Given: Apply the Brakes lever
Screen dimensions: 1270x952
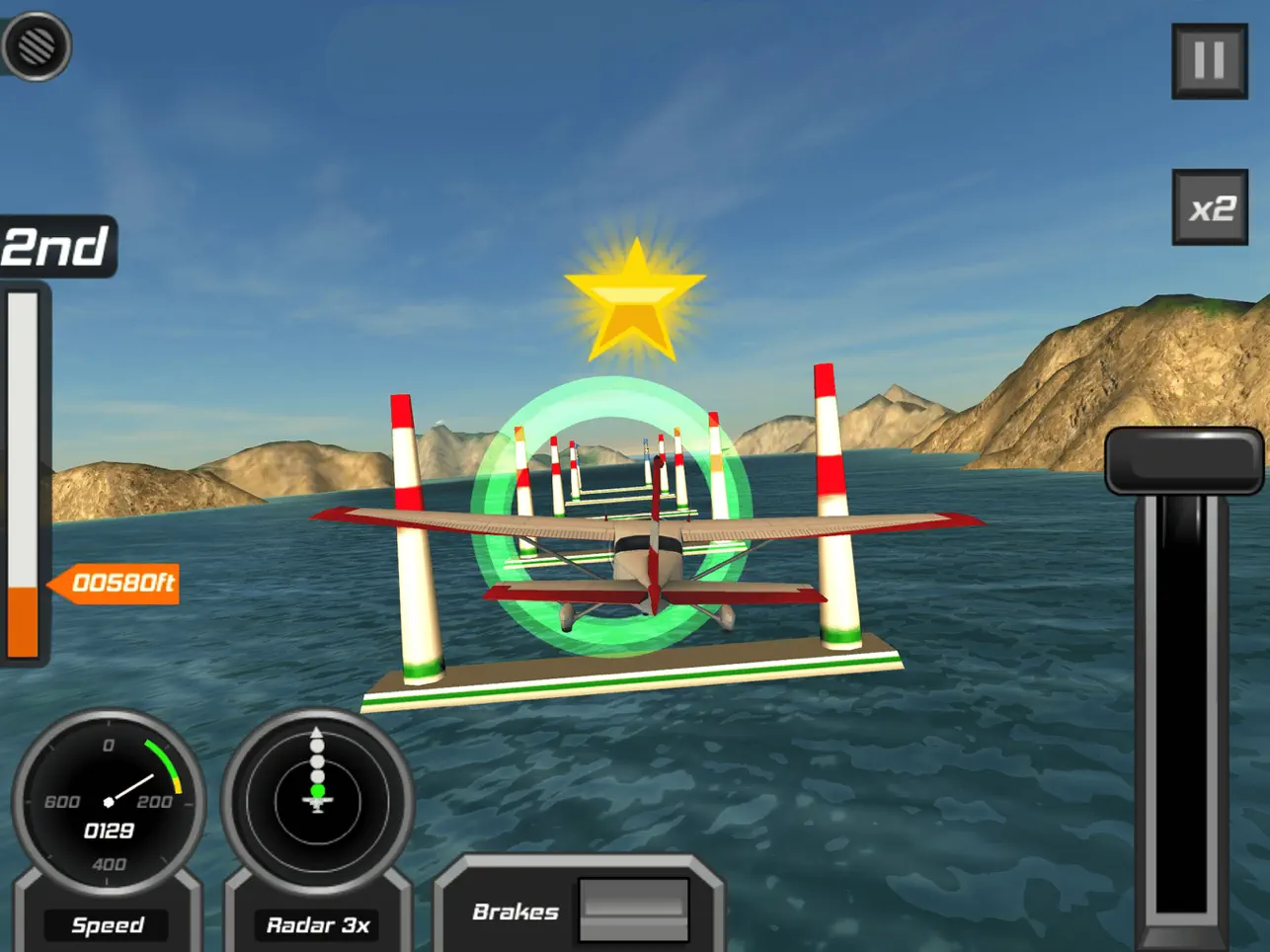Looking at the screenshot, I should 633,909.
